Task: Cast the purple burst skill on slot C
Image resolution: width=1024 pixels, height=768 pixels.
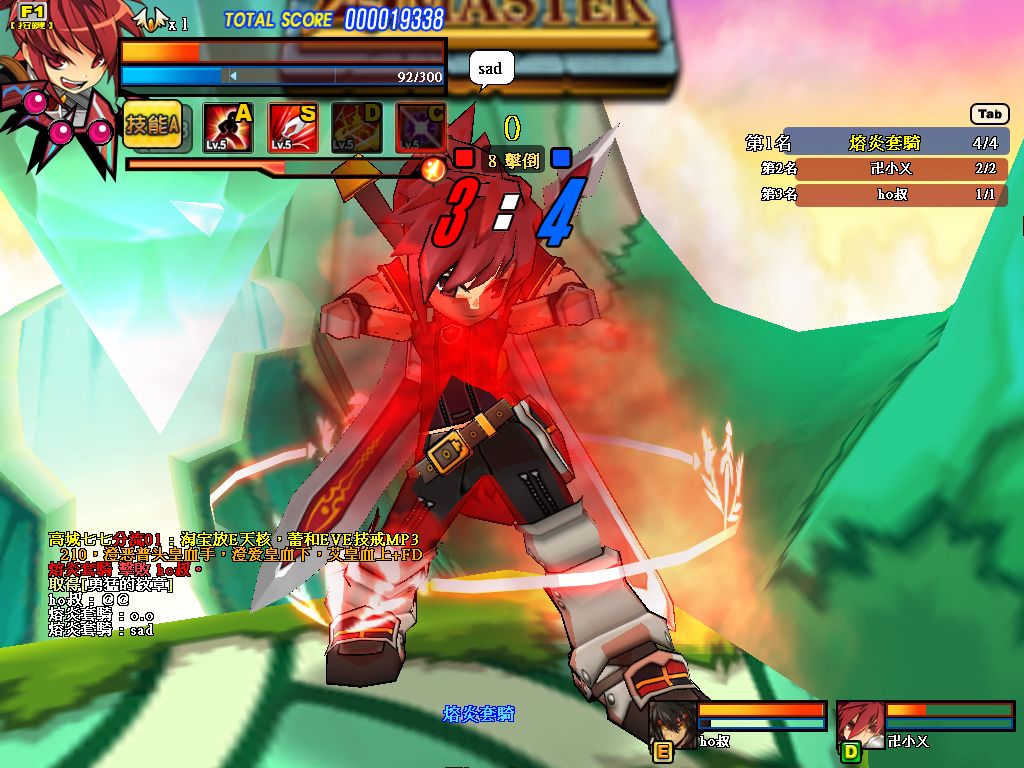Action: [x=420, y=128]
